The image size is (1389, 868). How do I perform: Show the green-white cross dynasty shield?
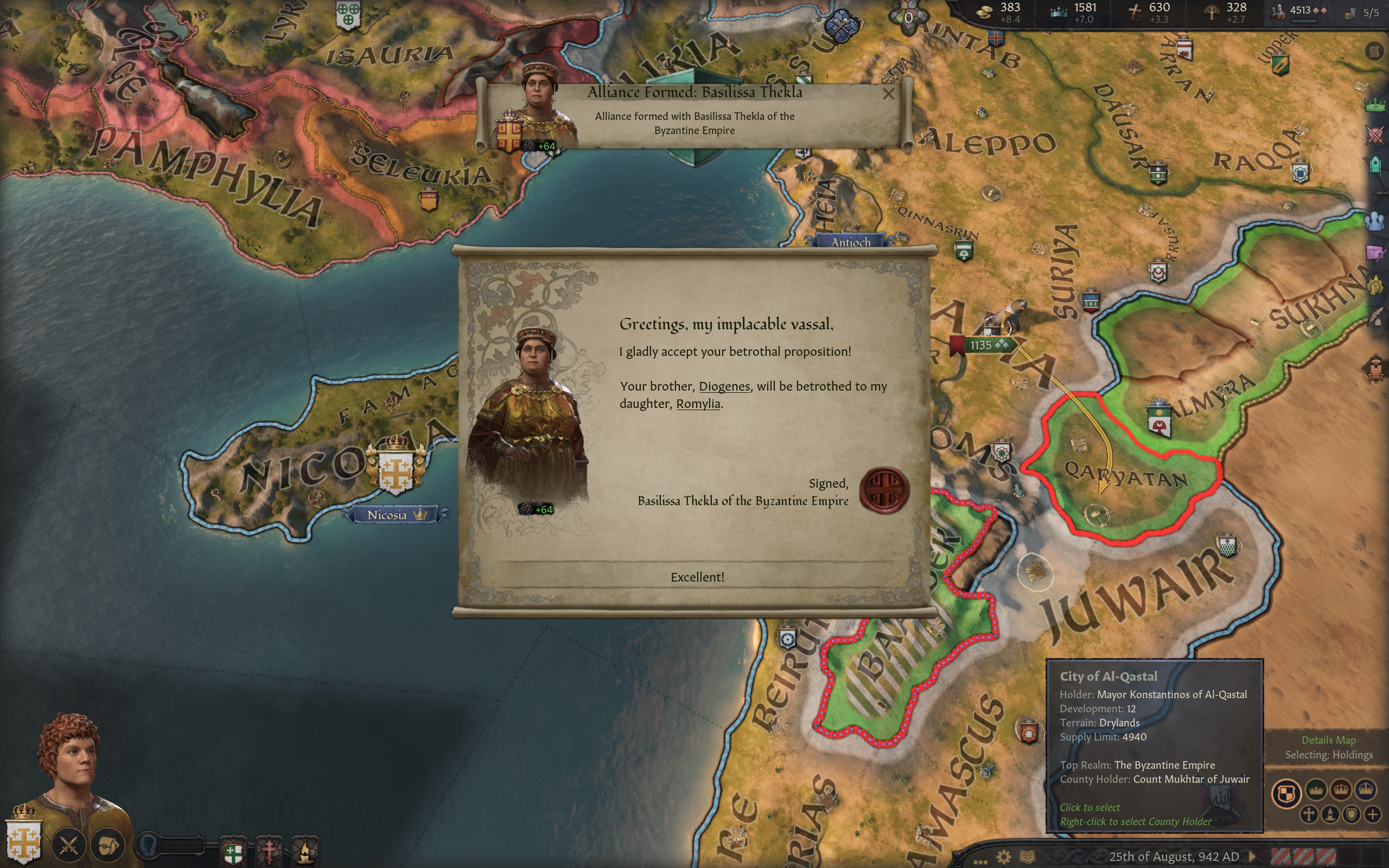pos(233,852)
